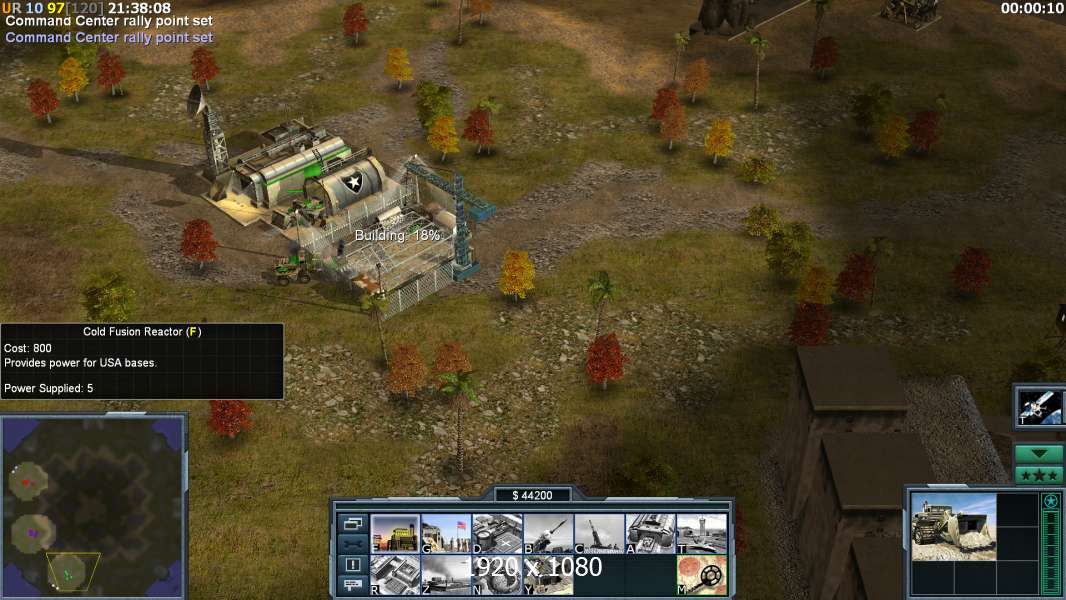Screen dimensions: 1066x600
Task: Select the Airfield build icon with control tower
Action: click(701, 533)
